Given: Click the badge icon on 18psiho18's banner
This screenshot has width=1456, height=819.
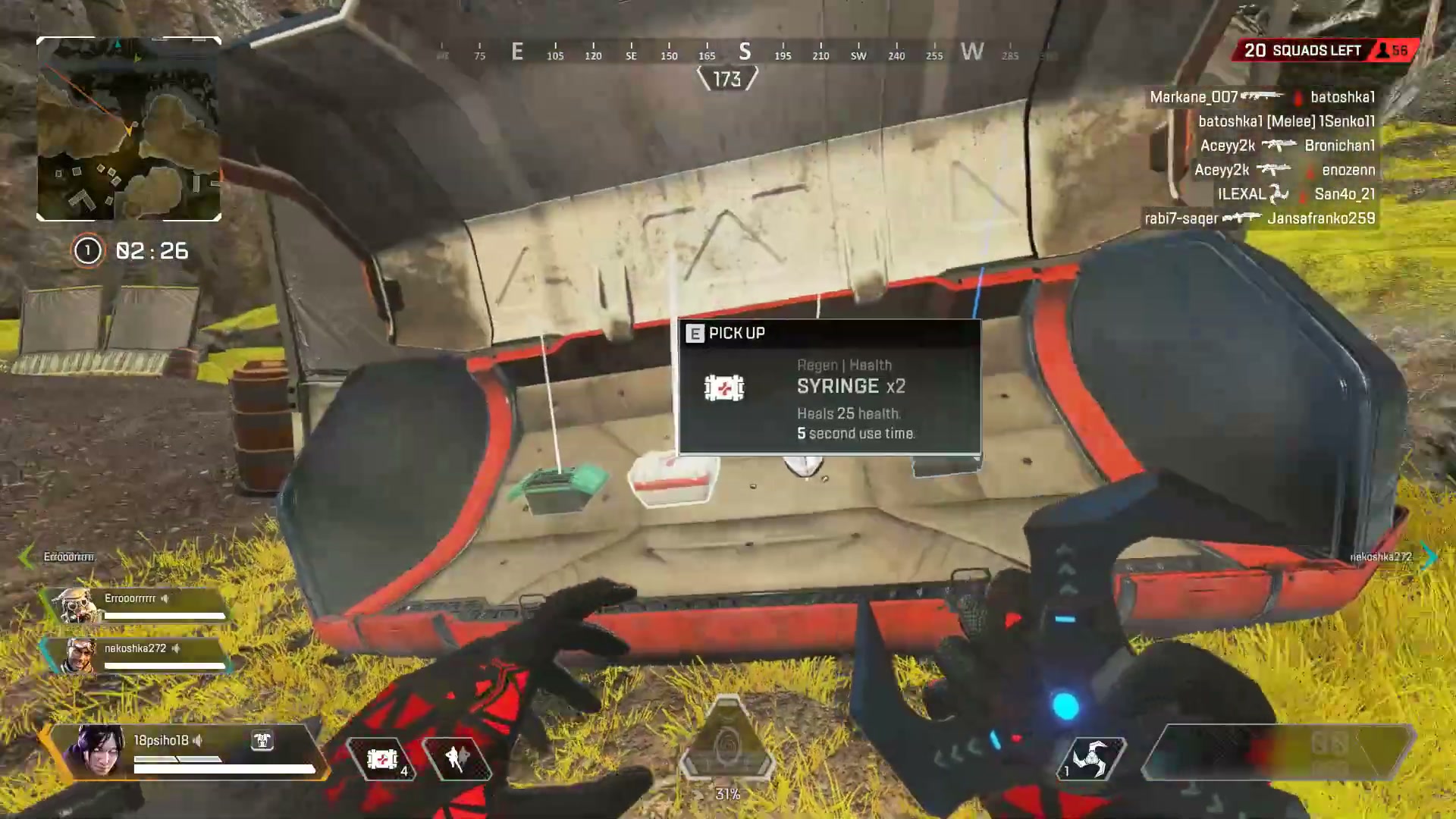Looking at the screenshot, I should pyautogui.click(x=262, y=741).
